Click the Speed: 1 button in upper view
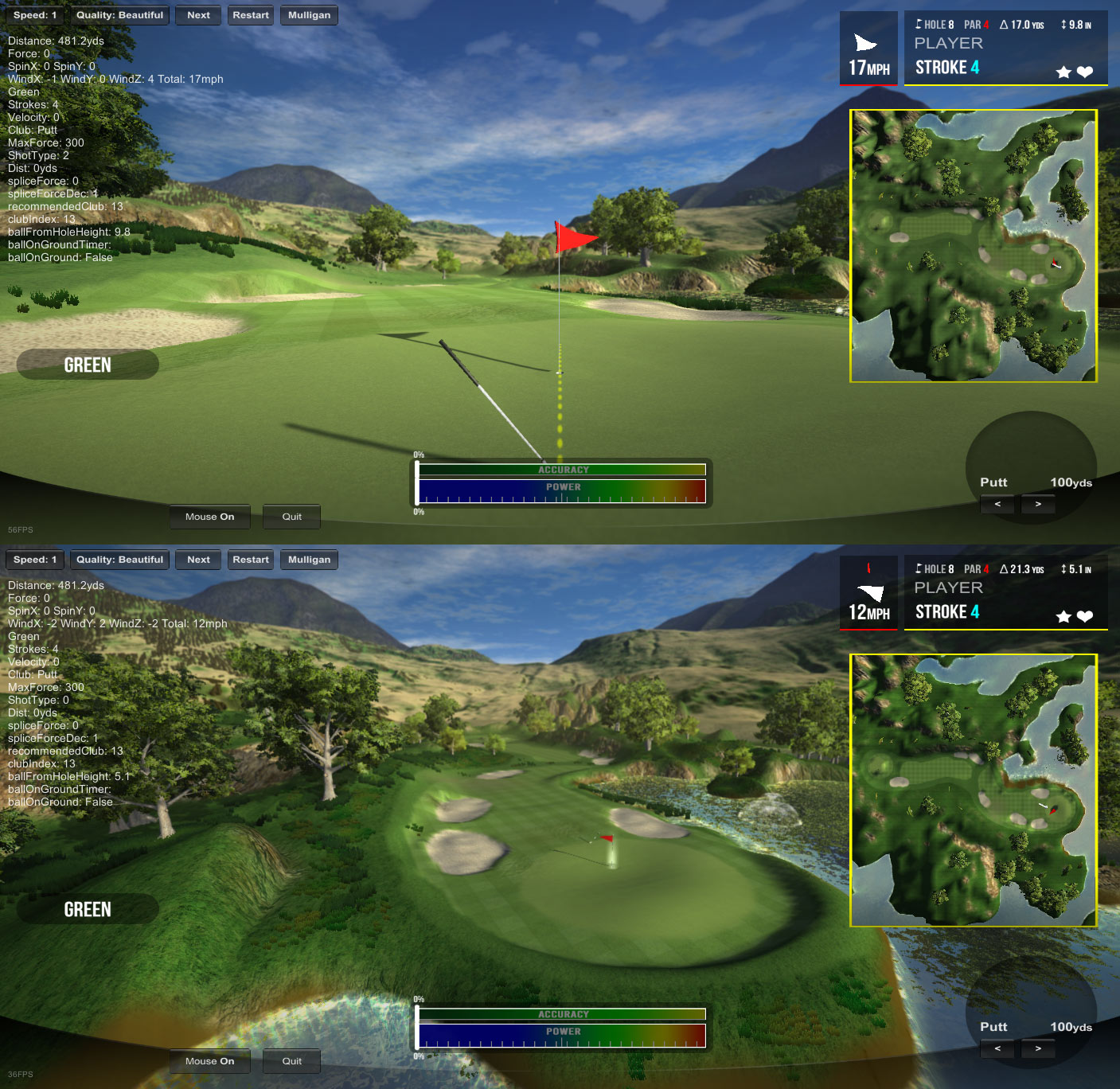The width and height of the screenshot is (1120, 1089). tap(35, 15)
